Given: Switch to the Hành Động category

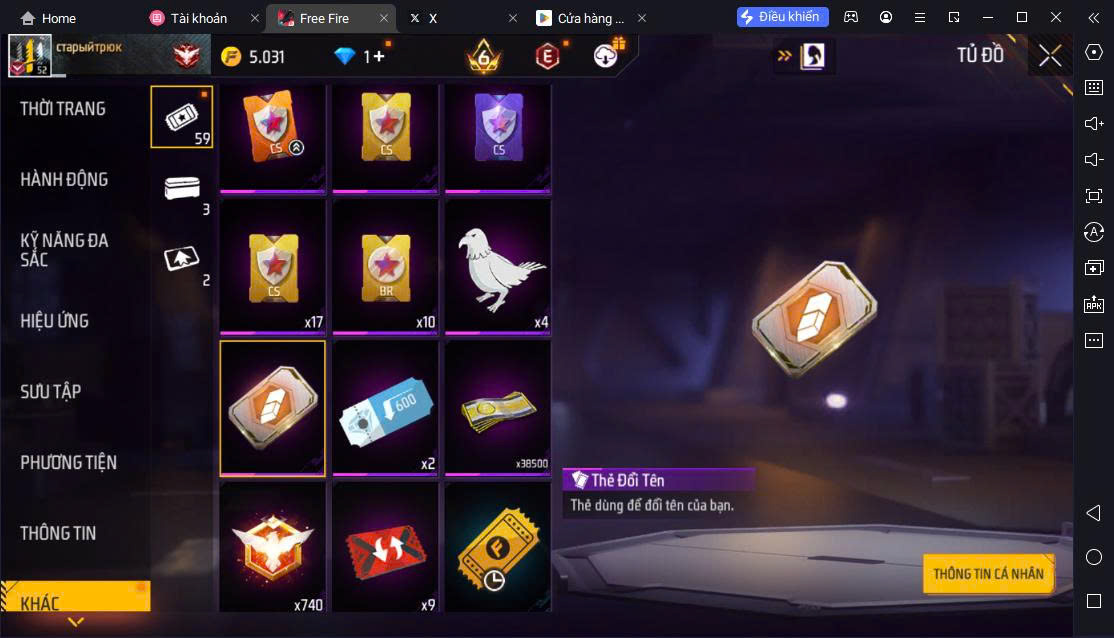Looking at the screenshot, I should pos(64,180).
